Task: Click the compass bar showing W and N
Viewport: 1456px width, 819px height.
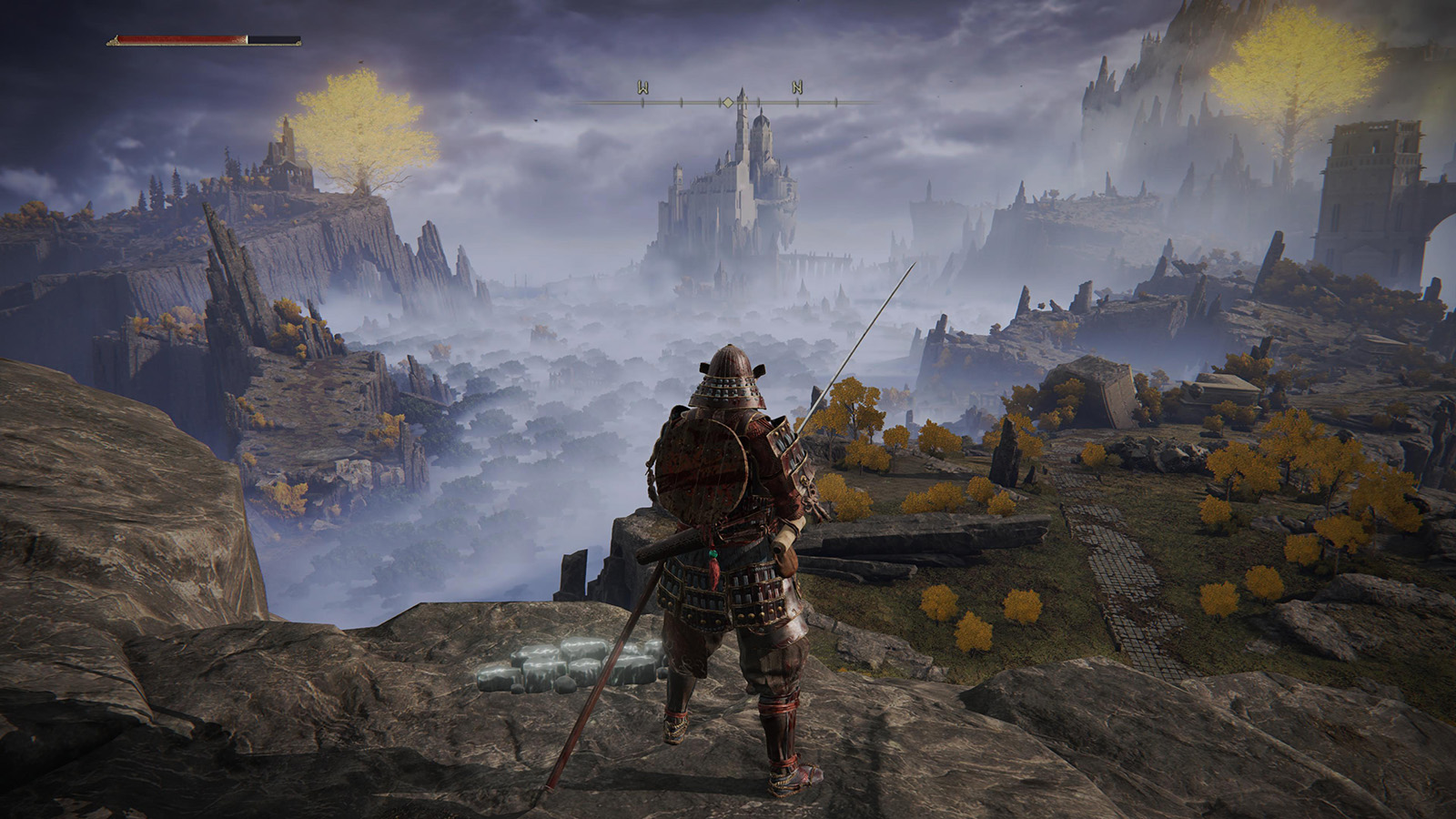Action: pos(726,100)
